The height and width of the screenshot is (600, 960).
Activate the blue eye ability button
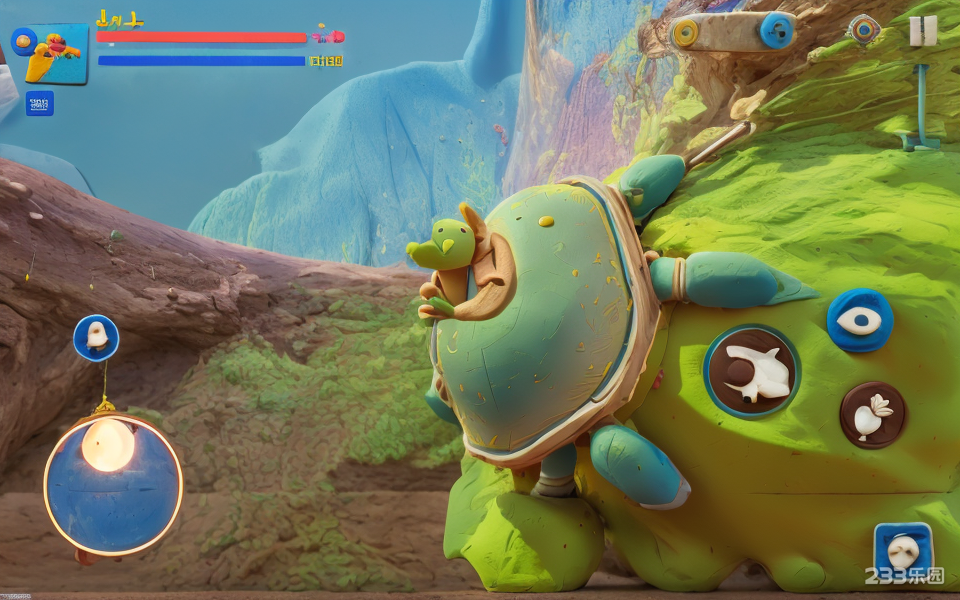[x=860, y=320]
